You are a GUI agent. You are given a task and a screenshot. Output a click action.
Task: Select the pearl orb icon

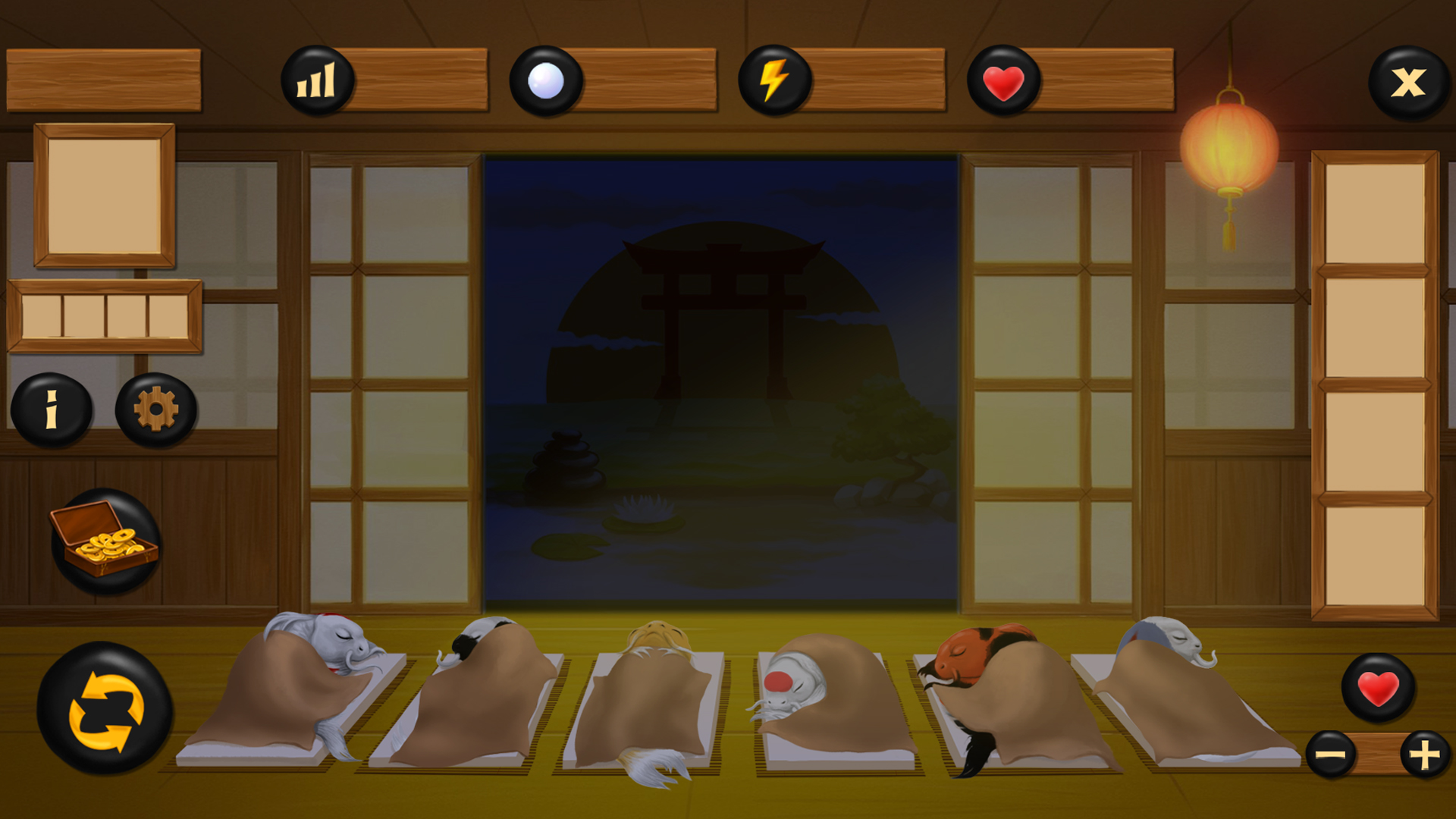[x=548, y=80]
